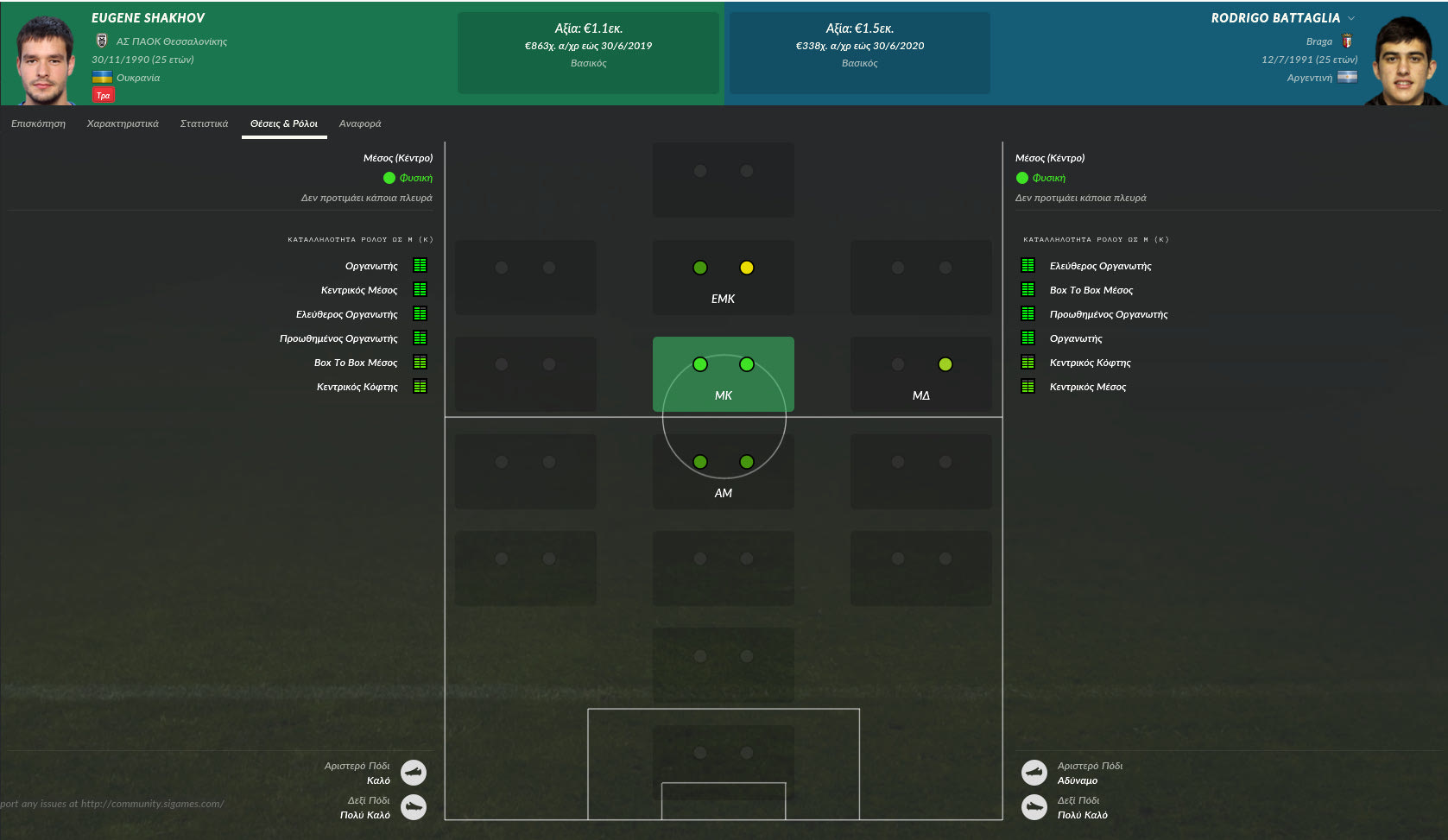Click Eugene Shakhov's portrait photo
Image resolution: width=1448 pixels, height=840 pixels.
tap(45, 60)
